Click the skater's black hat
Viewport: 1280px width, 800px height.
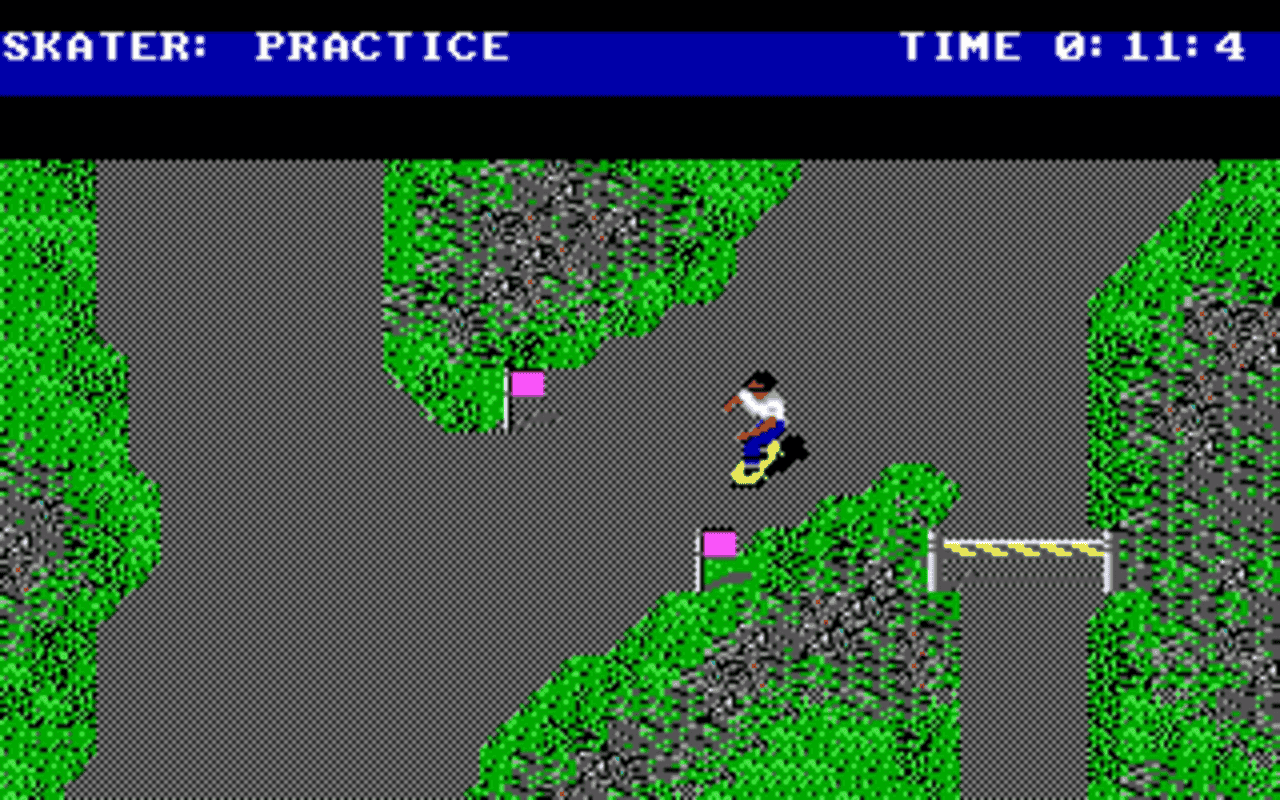click(x=760, y=378)
